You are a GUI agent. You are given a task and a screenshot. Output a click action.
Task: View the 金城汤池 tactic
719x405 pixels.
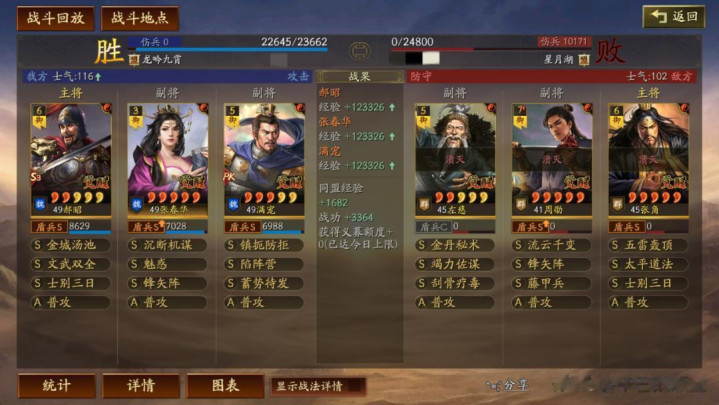pyautogui.click(x=71, y=245)
